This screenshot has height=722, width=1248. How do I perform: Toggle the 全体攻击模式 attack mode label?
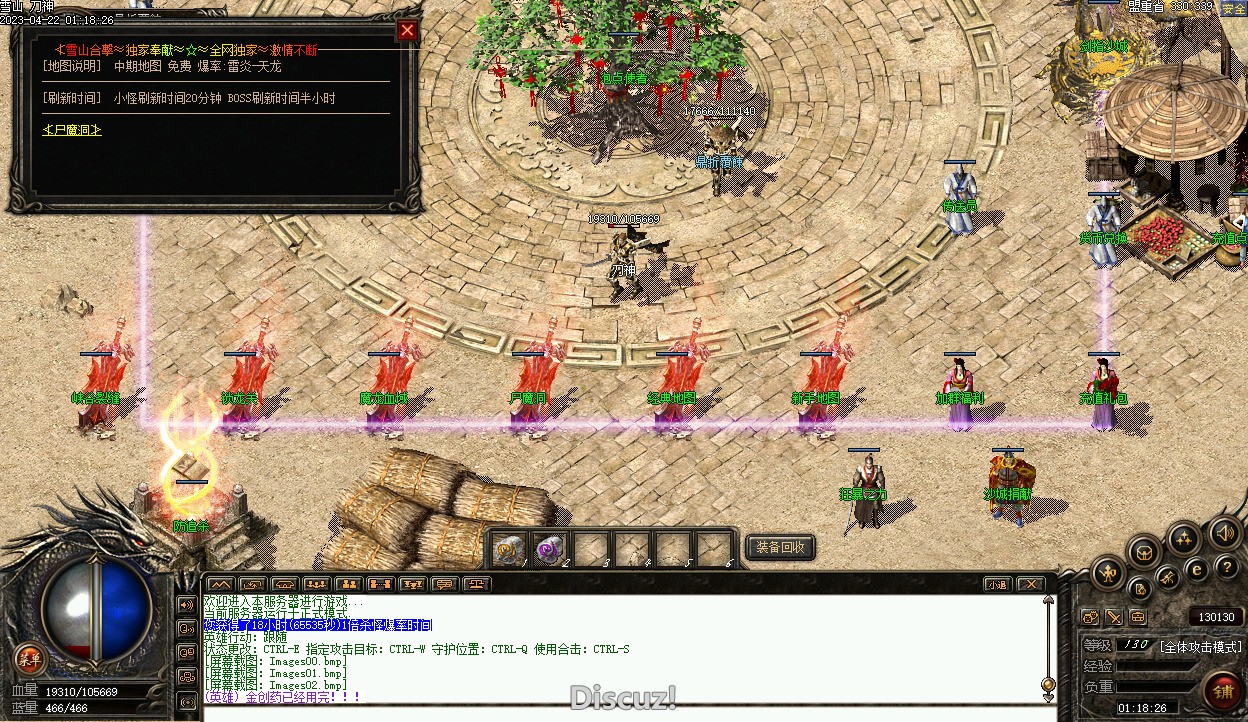pyautogui.click(x=1200, y=646)
